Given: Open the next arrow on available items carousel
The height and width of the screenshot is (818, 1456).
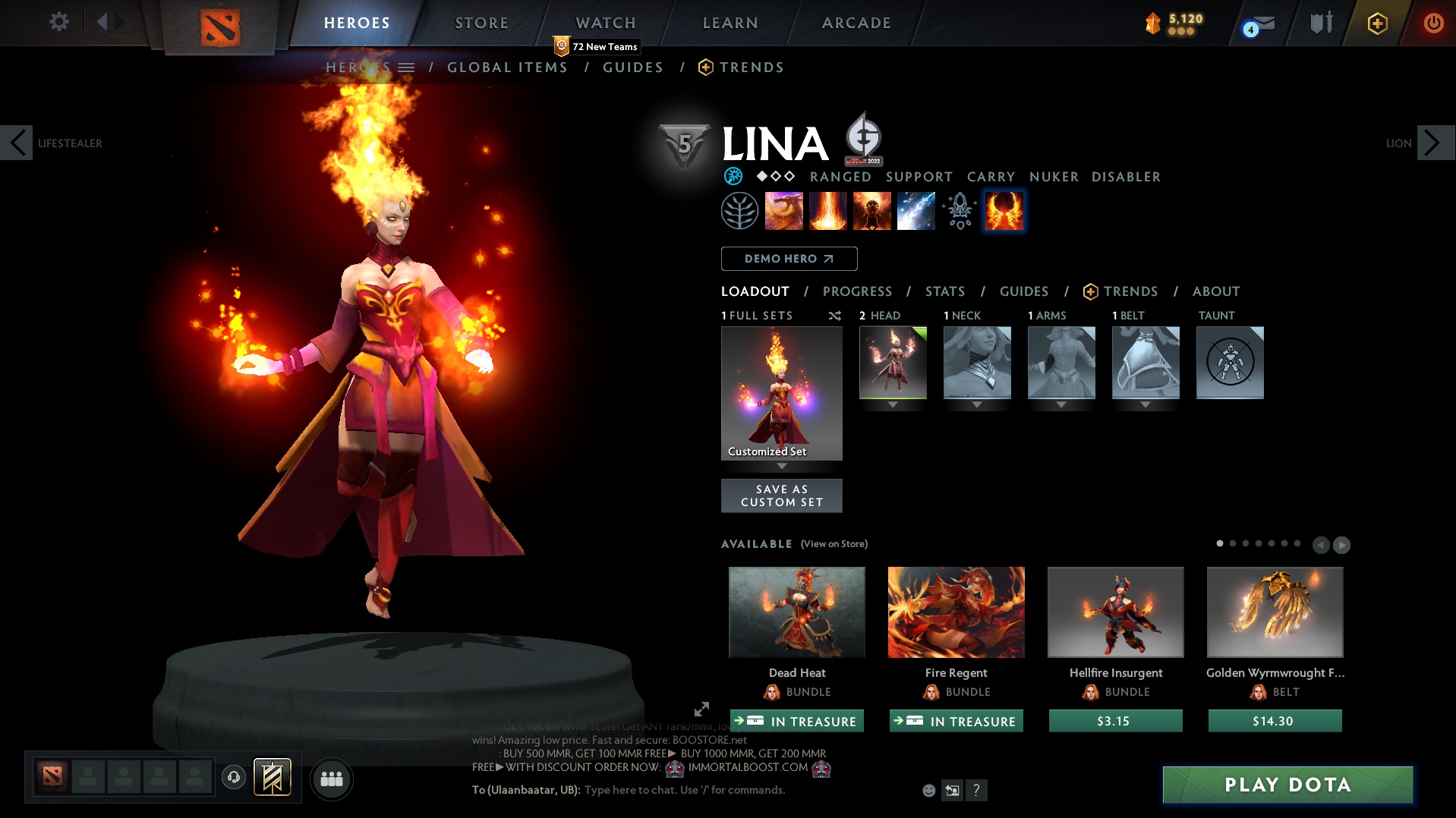Looking at the screenshot, I should point(1342,545).
